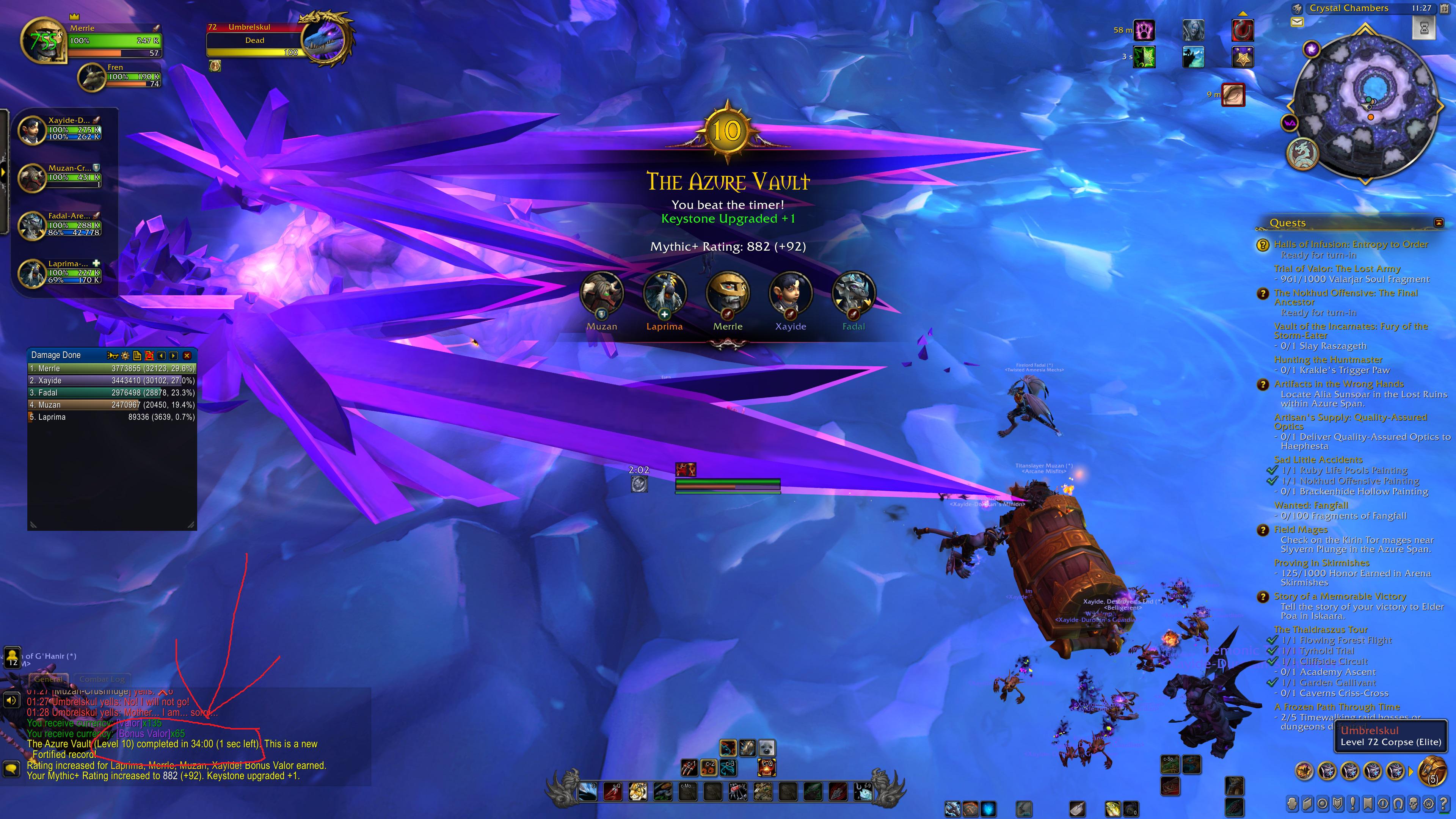Screen dimensions: 1456x819
Task: Select the Halls of Infusion quest entry
Action: [1350, 244]
